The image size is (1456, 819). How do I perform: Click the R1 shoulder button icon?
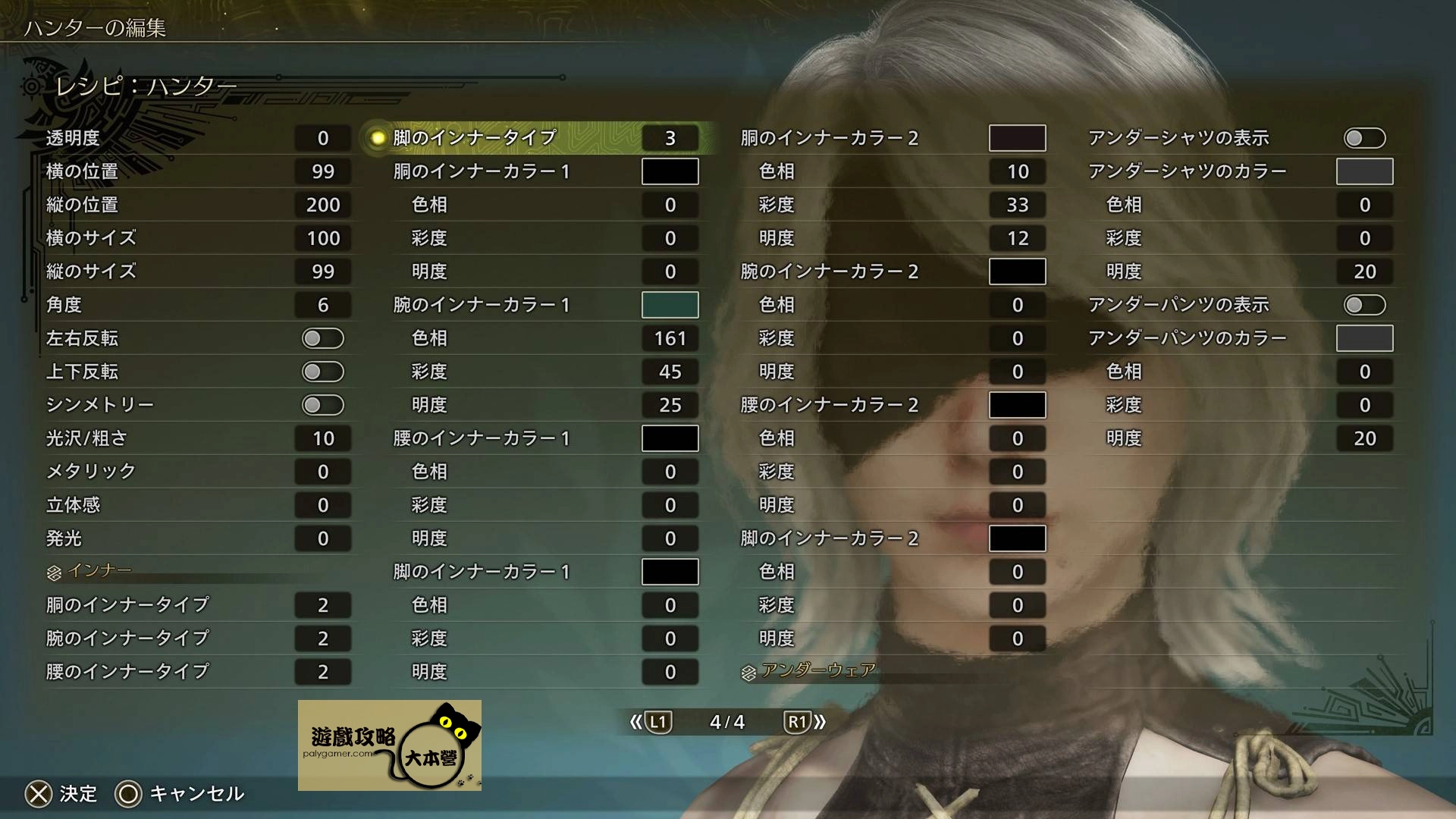[797, 722]
